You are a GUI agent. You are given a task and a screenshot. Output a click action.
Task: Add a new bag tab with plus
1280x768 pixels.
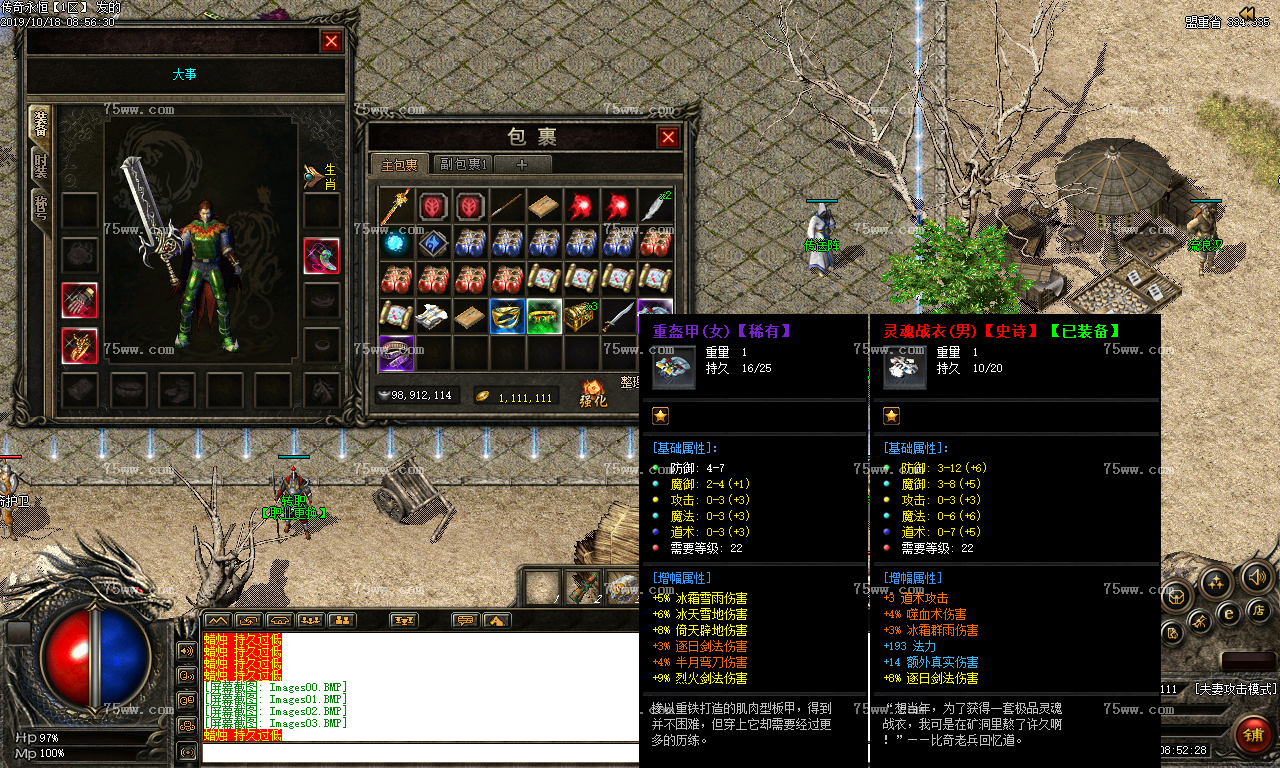(521, 164)
